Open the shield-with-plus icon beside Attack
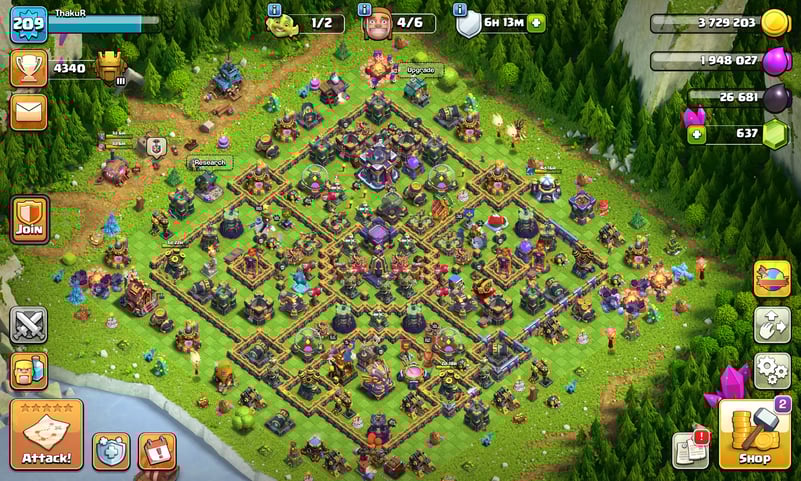This screenshot has width=801, height=481. pos(111,451)
